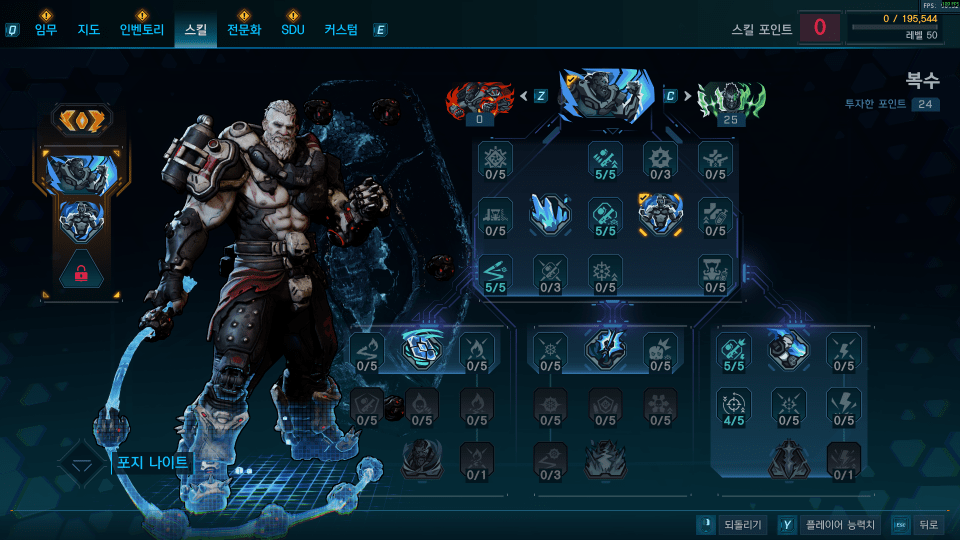Screen dimensions: 960x540
Task: Open the 지도 tab
Action: [x=89, y=30]
